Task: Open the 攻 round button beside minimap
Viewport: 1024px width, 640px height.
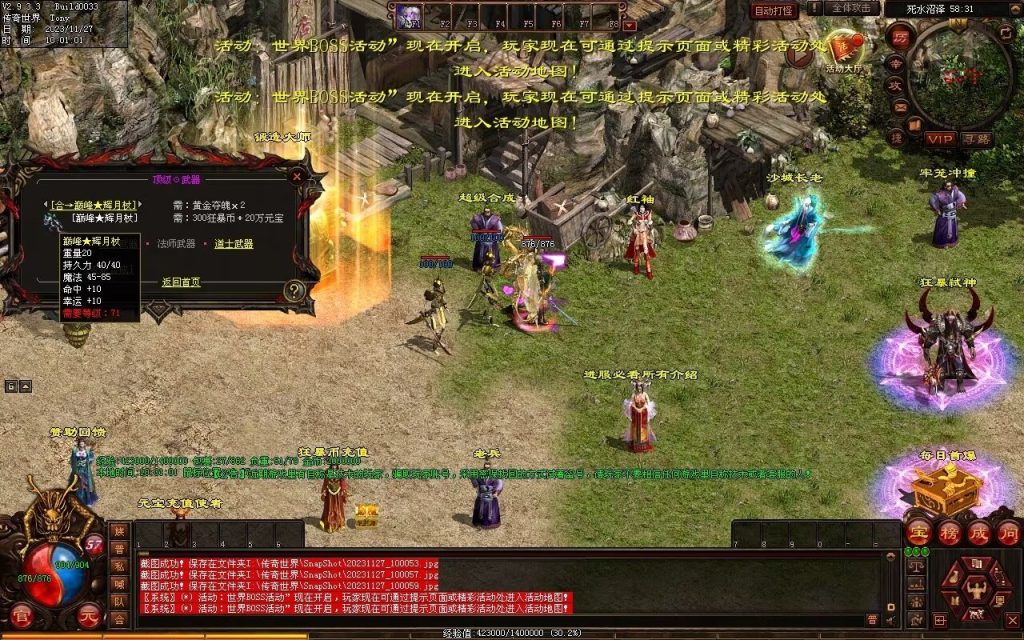Action: click(x=897, y=85)
